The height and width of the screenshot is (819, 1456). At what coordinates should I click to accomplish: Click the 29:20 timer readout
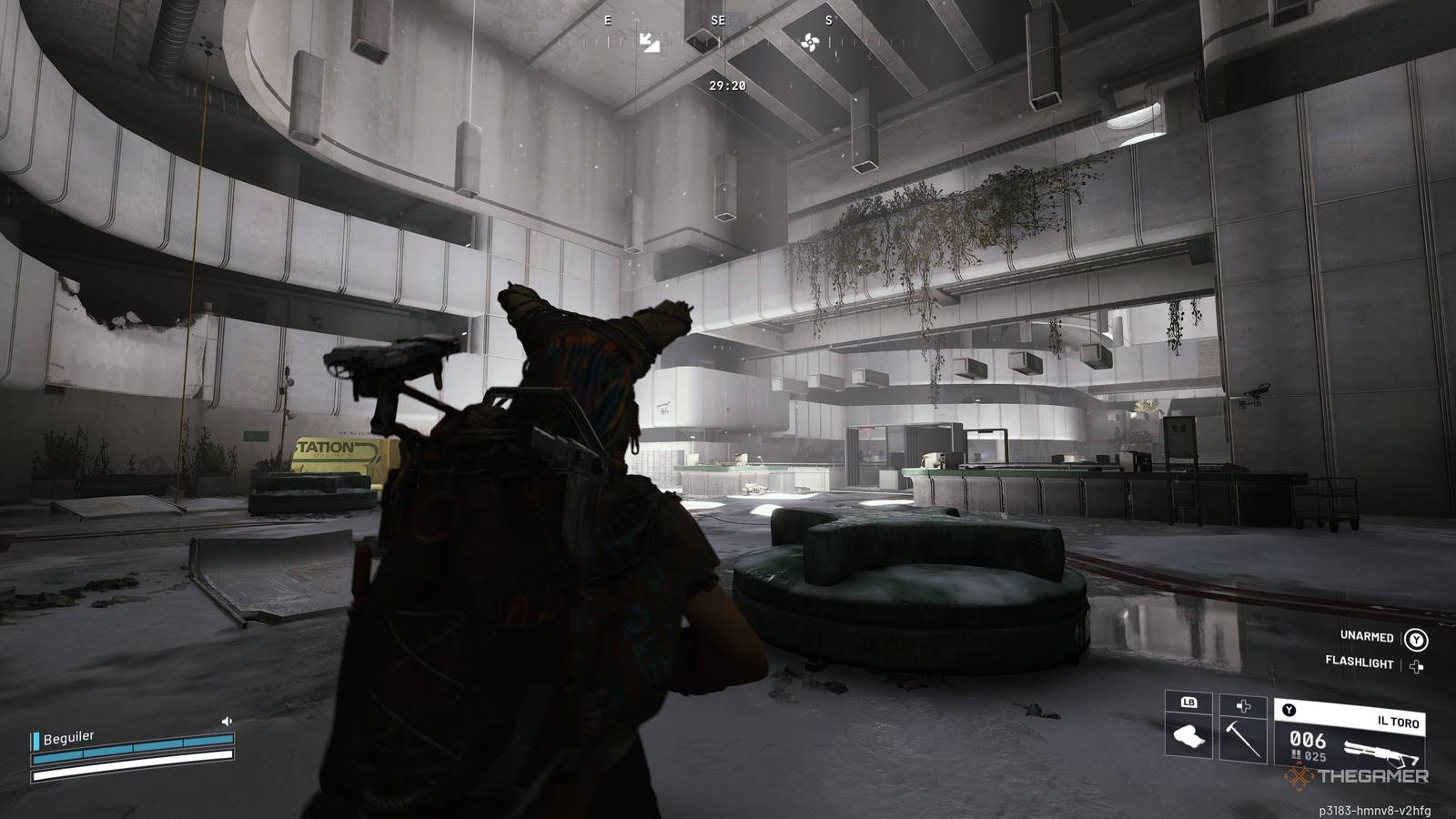tap(727, 86)
